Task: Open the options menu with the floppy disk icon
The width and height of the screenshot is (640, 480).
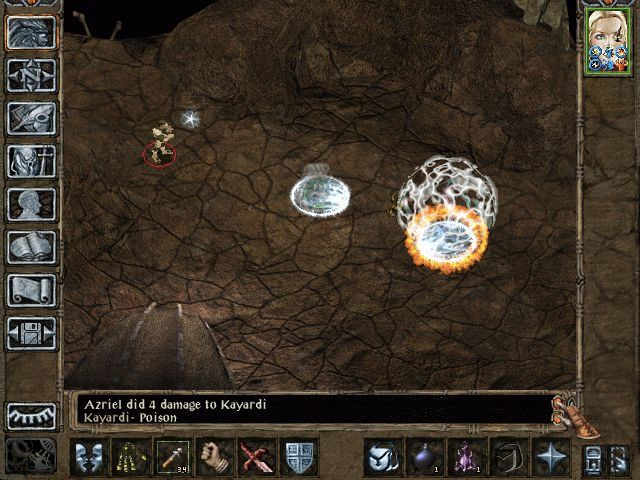Action: click(x=31, y=333)
